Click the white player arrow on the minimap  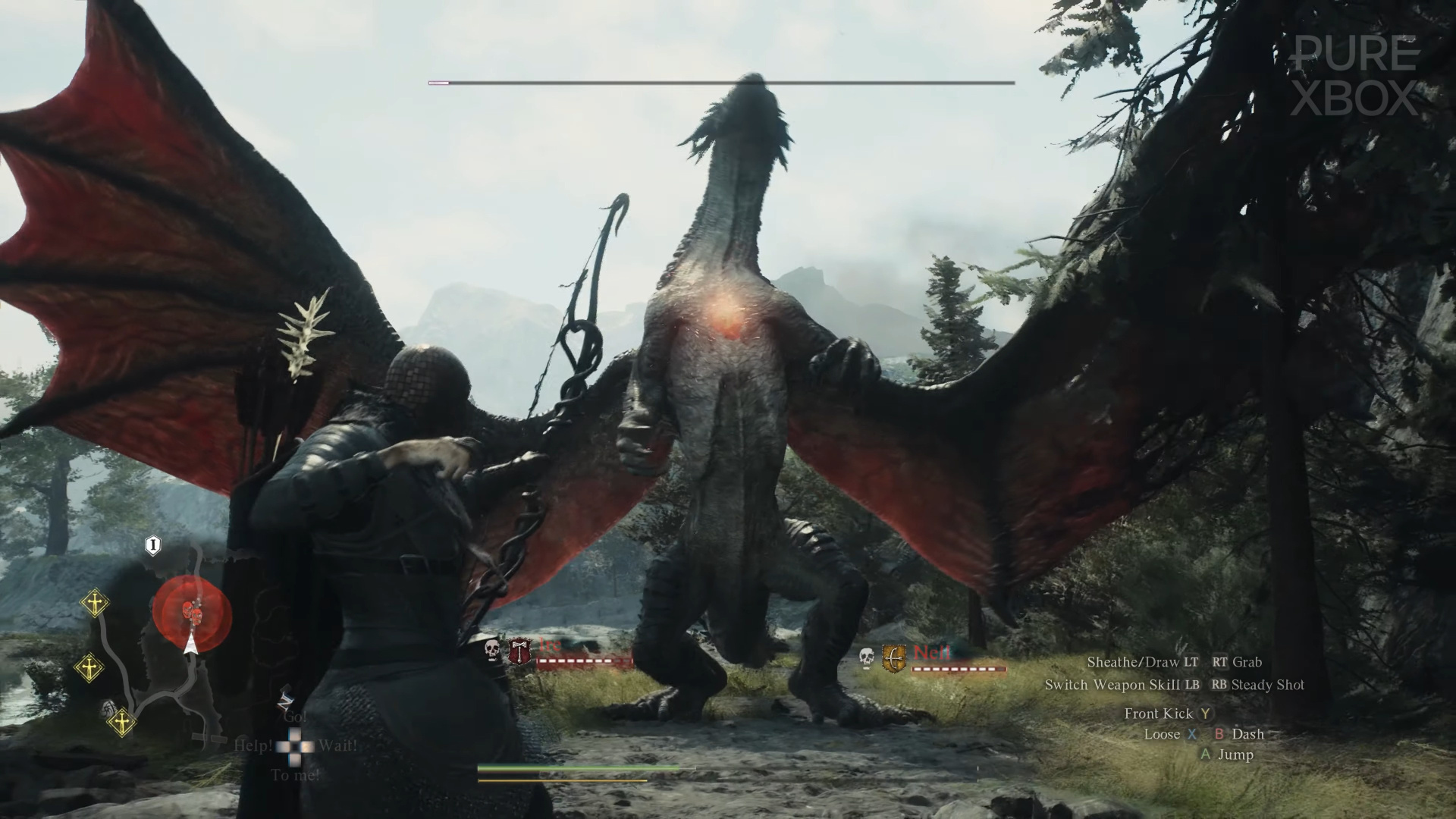click(x=191, y=645)
